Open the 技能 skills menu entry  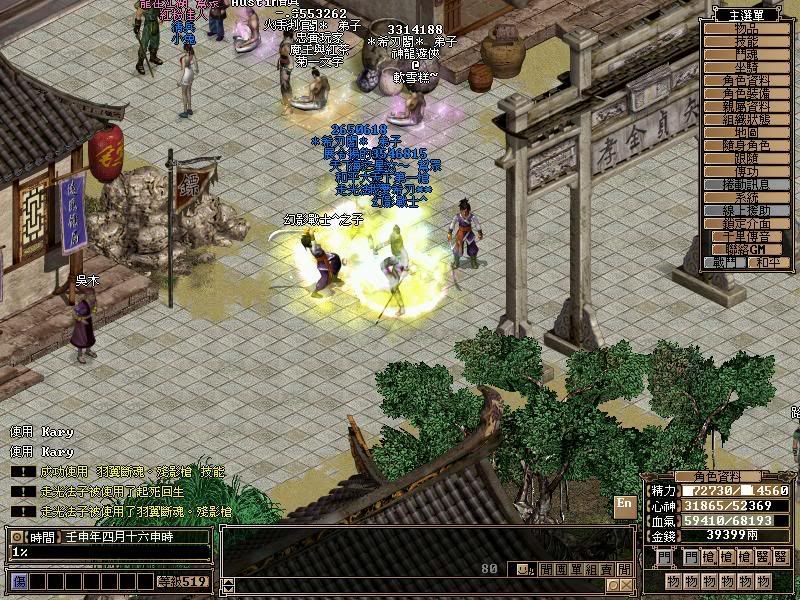[x=747, y=42]
